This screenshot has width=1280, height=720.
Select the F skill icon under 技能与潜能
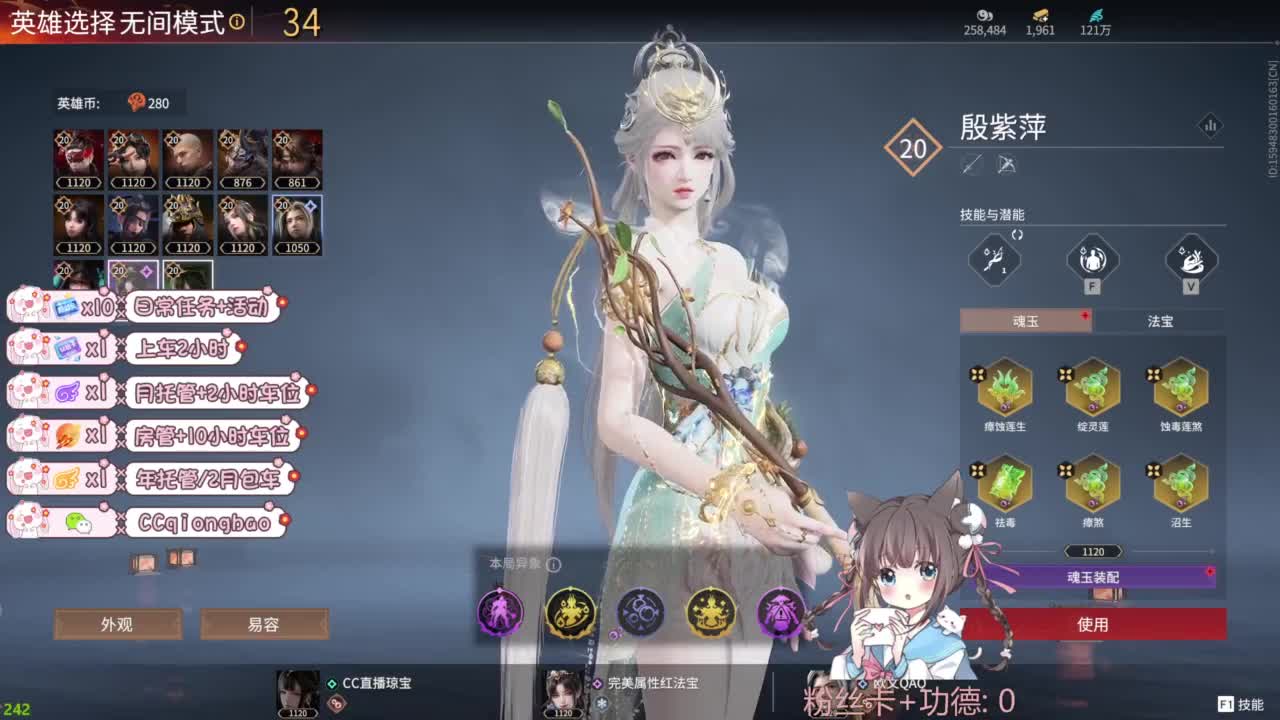click(x=1092, y=260)
